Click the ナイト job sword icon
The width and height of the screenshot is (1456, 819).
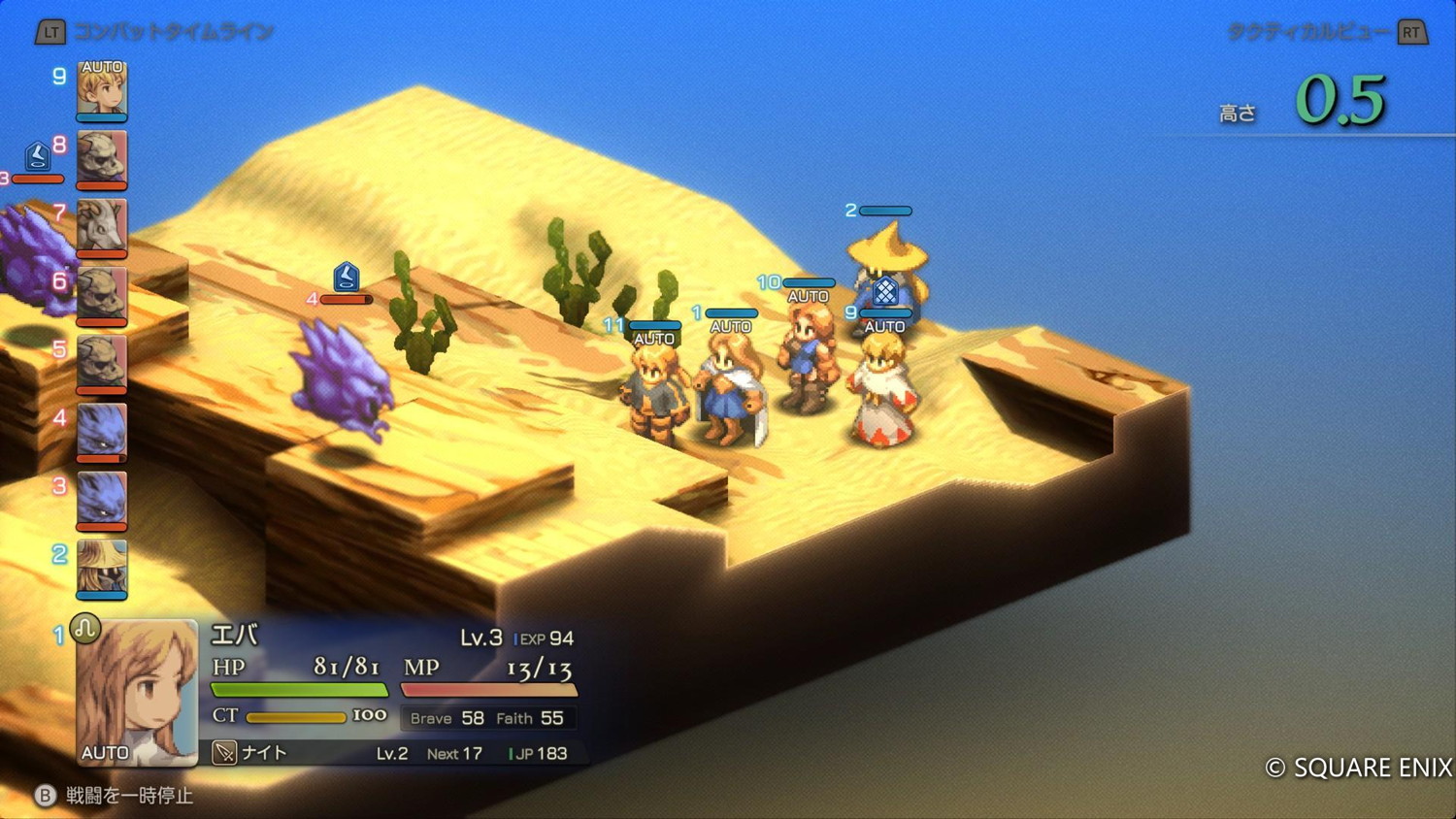[224, 753]
